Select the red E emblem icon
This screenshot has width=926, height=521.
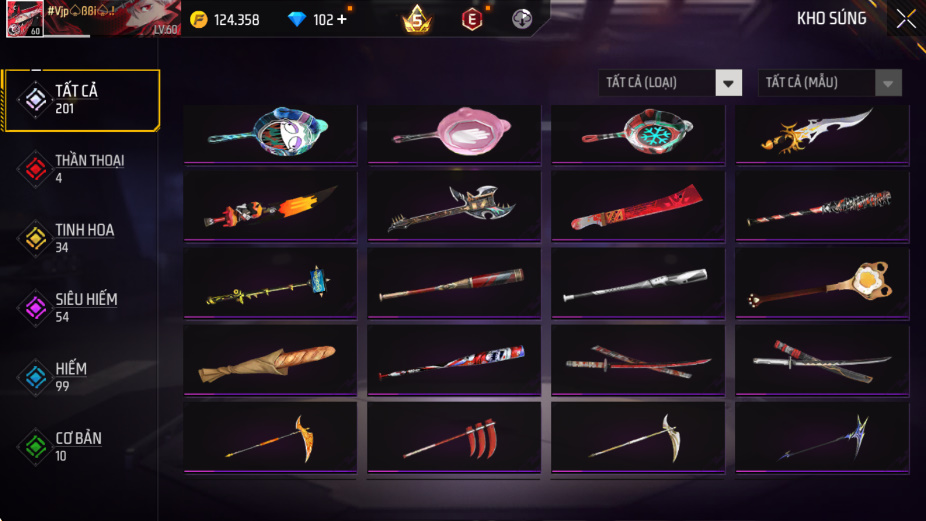(x=471, y=19)
